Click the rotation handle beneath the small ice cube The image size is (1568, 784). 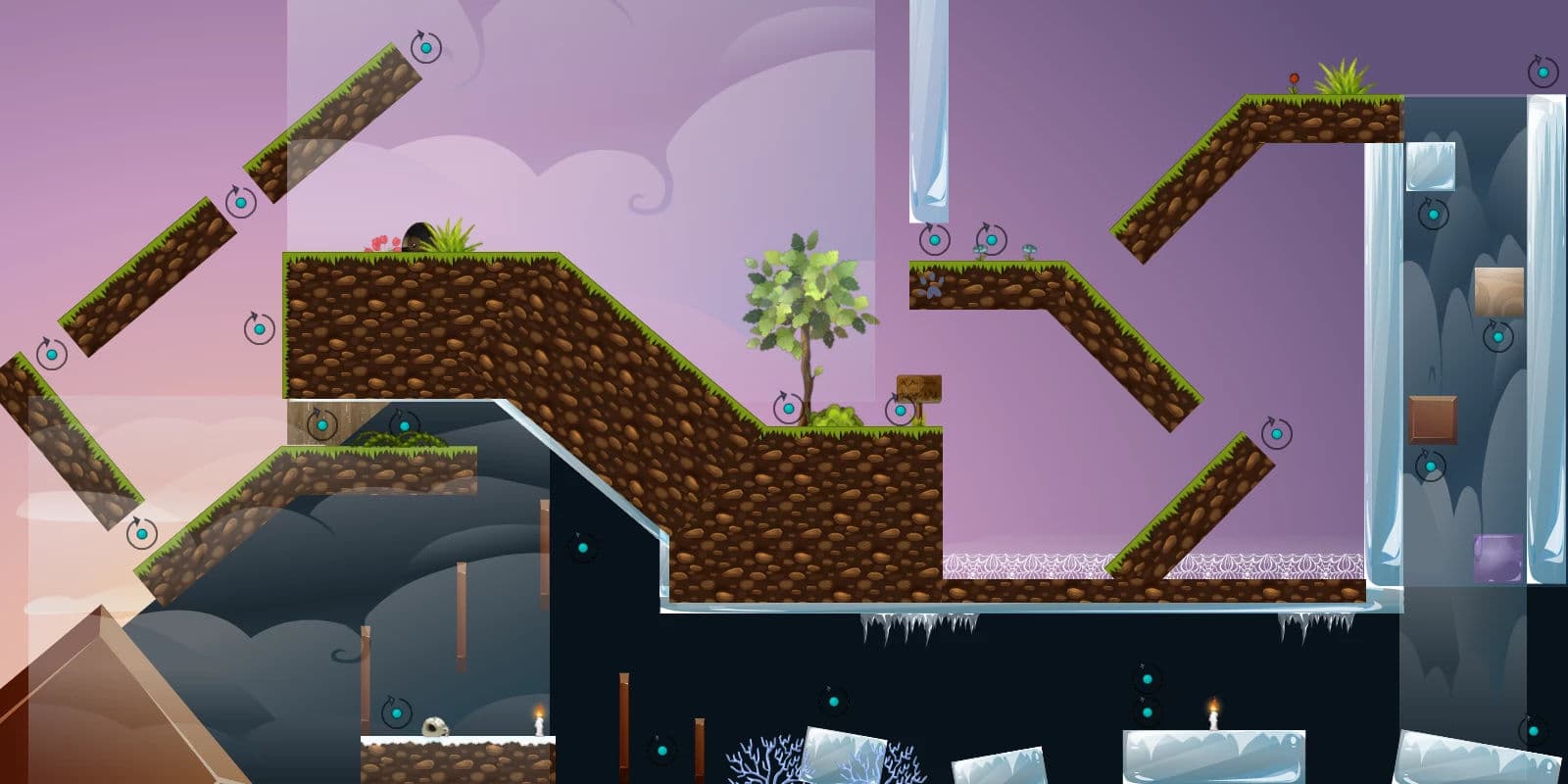click(1433, 214)
